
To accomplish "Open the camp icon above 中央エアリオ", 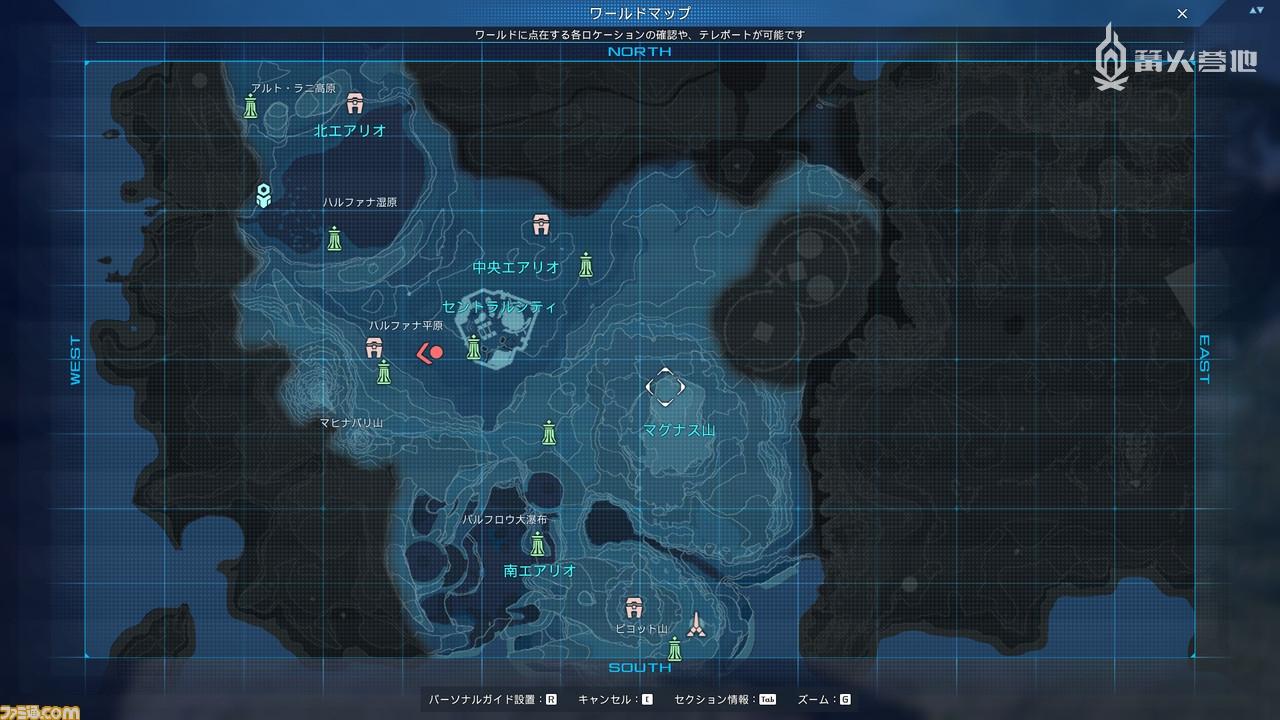I will click(540, 224).
